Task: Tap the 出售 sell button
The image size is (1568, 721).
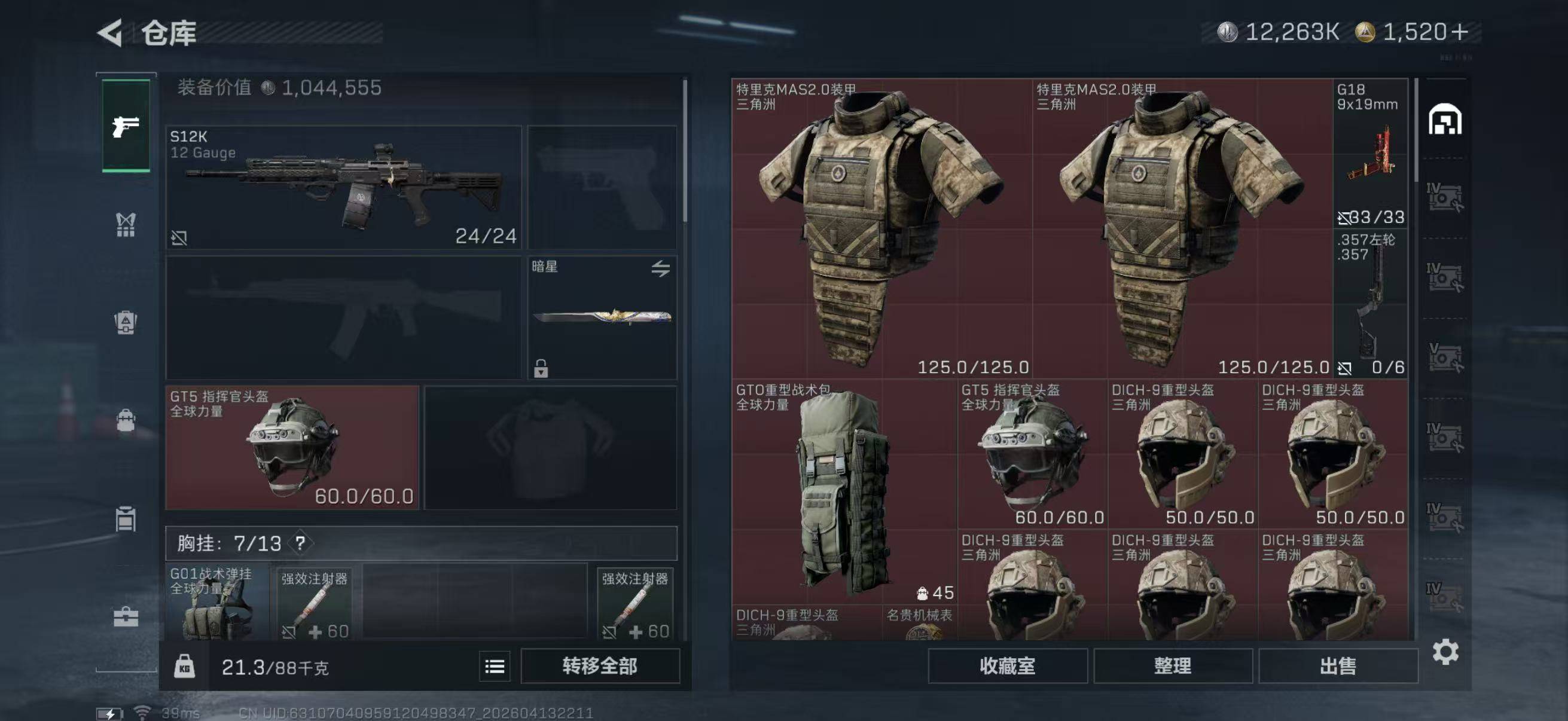Action: [1338, 666]
